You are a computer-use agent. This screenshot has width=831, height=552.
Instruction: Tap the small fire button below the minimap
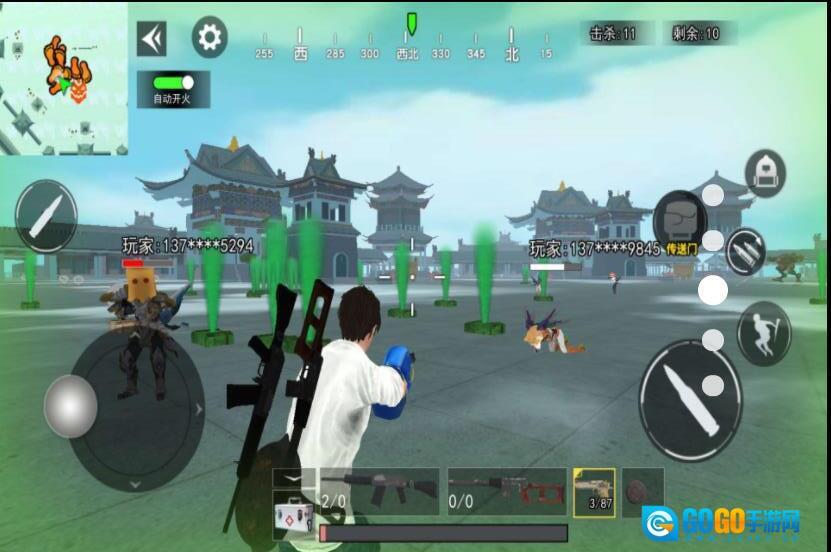pyautogui.click(x=46, y=215)
